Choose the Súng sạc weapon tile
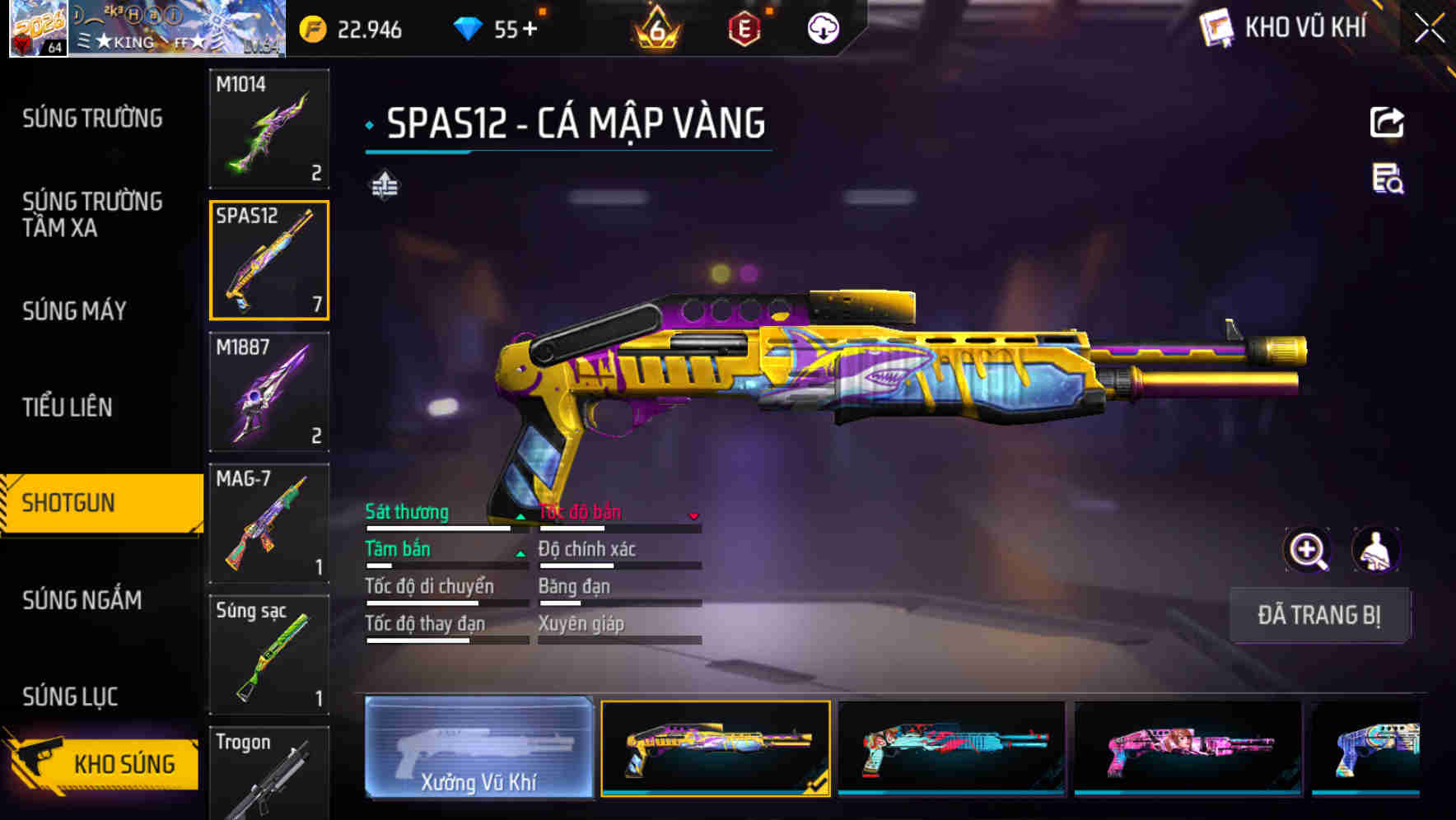Image resolution: width=1456 pixels, height=820 pixels. tap(269, 655)
